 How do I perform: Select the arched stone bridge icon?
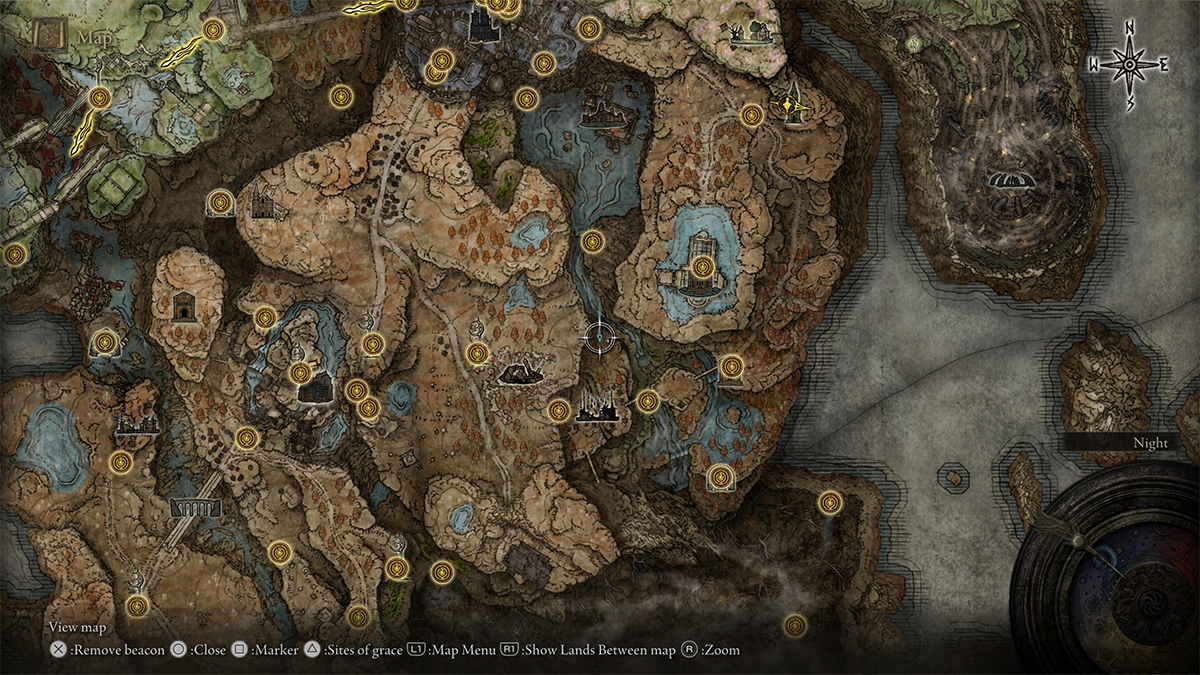pyautogui.click(x=193, y=507)
